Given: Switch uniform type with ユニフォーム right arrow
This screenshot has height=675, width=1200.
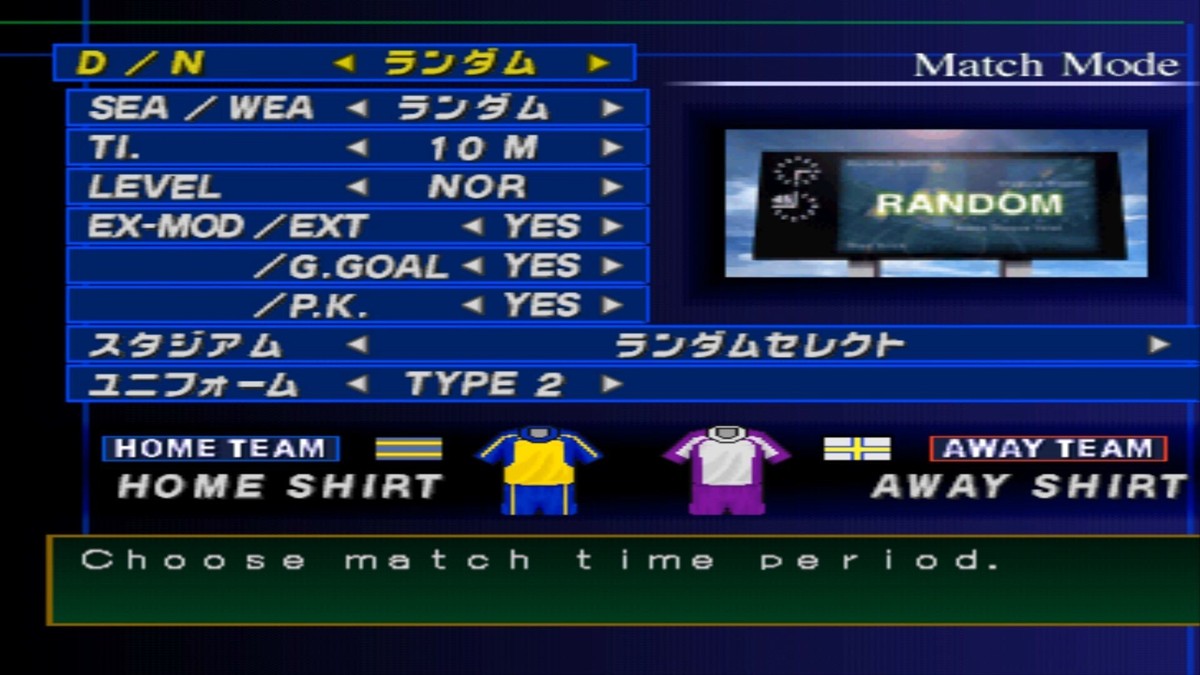Looking at the screenshot, I should (612, 384).
